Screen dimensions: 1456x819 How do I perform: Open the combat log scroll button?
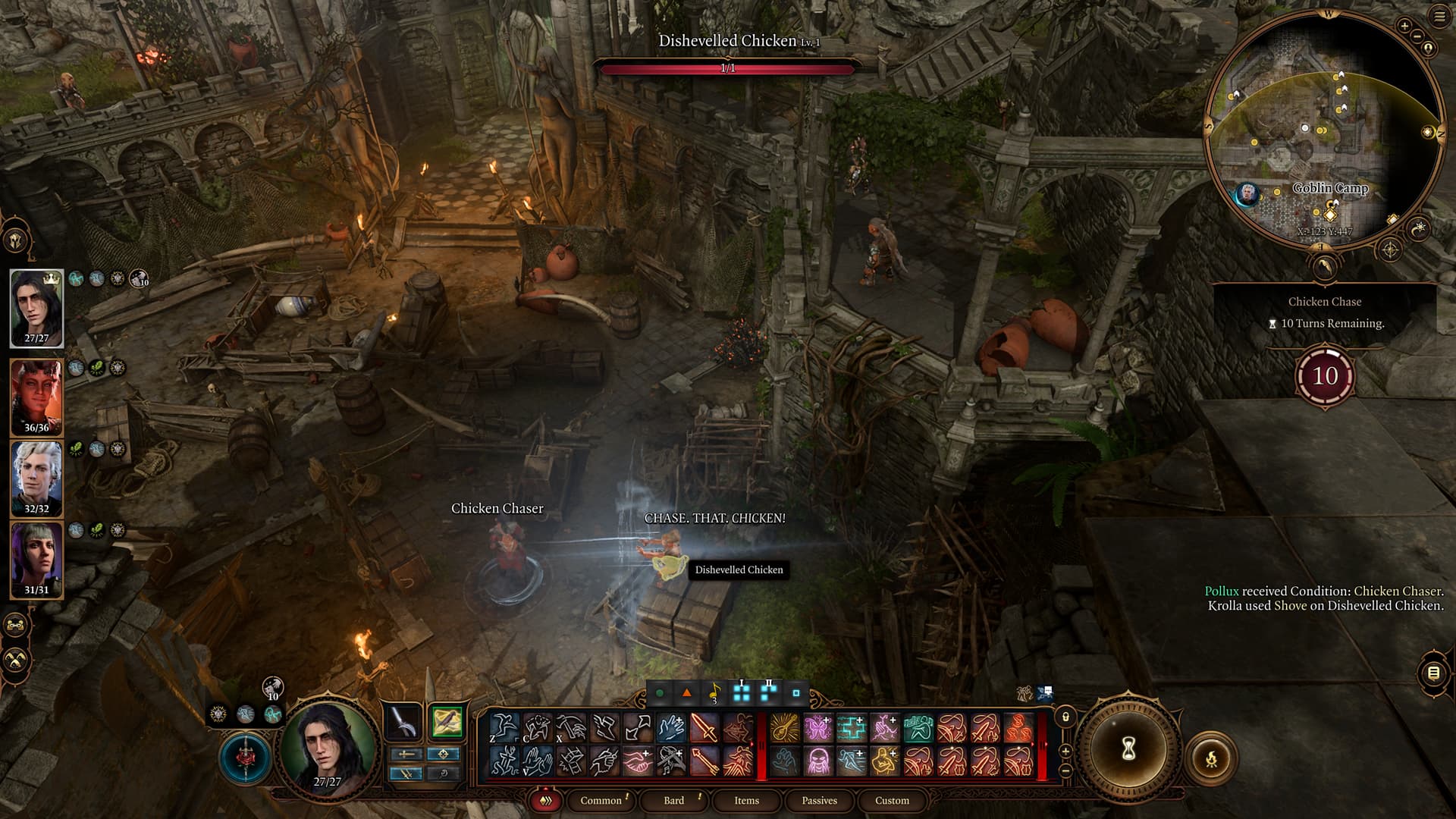click(1432, 673)
